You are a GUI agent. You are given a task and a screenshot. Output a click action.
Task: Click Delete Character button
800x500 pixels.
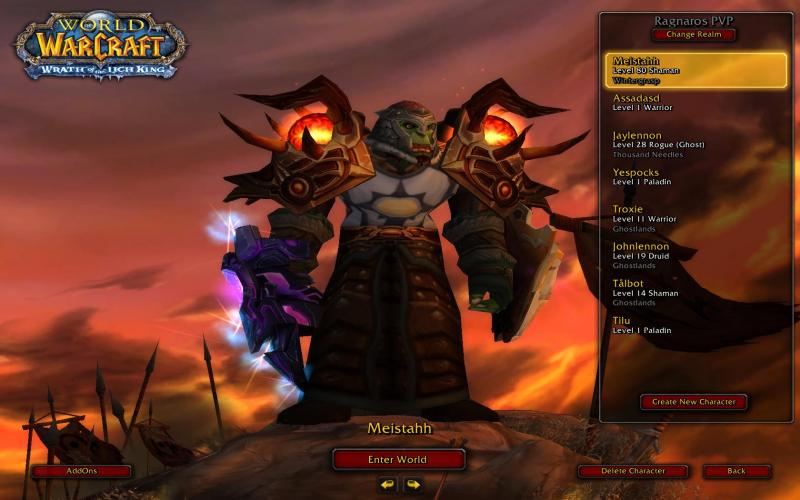[x=634, y=471]
